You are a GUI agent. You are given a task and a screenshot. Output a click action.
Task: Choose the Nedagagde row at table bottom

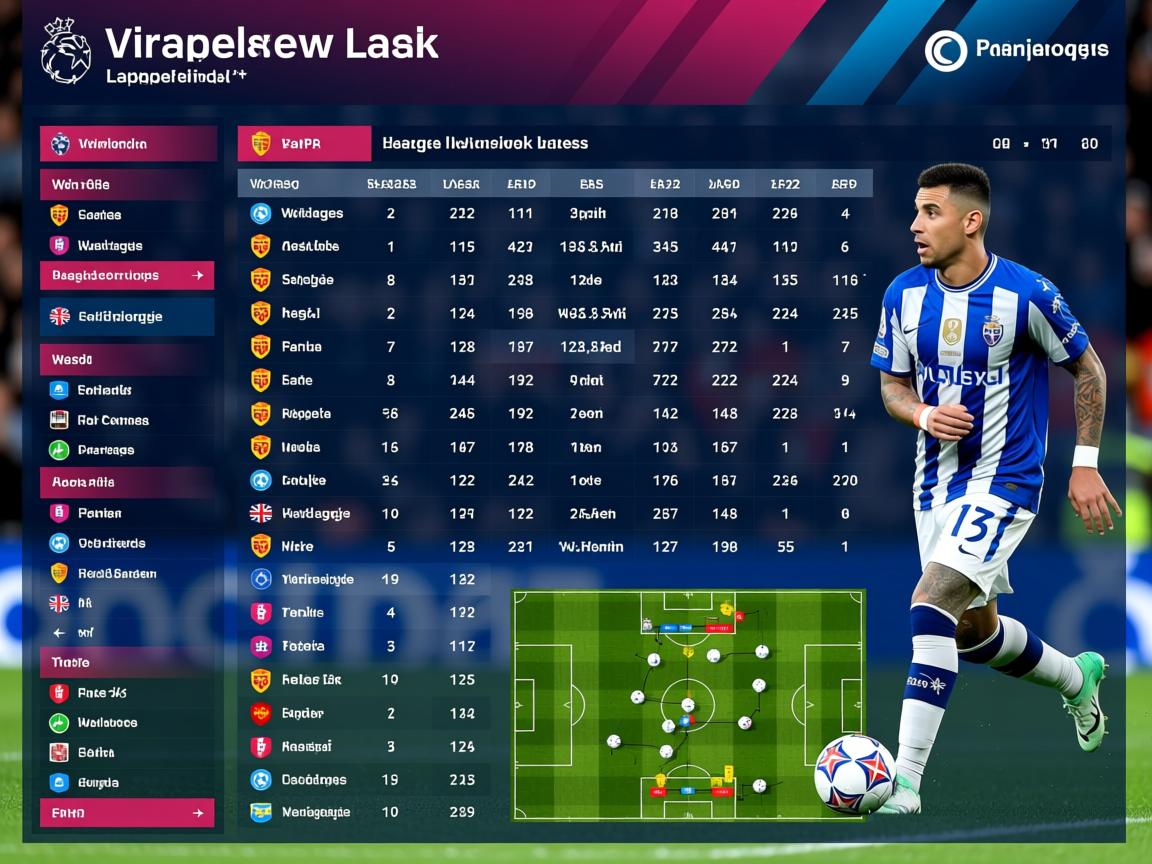click(314, 812)
